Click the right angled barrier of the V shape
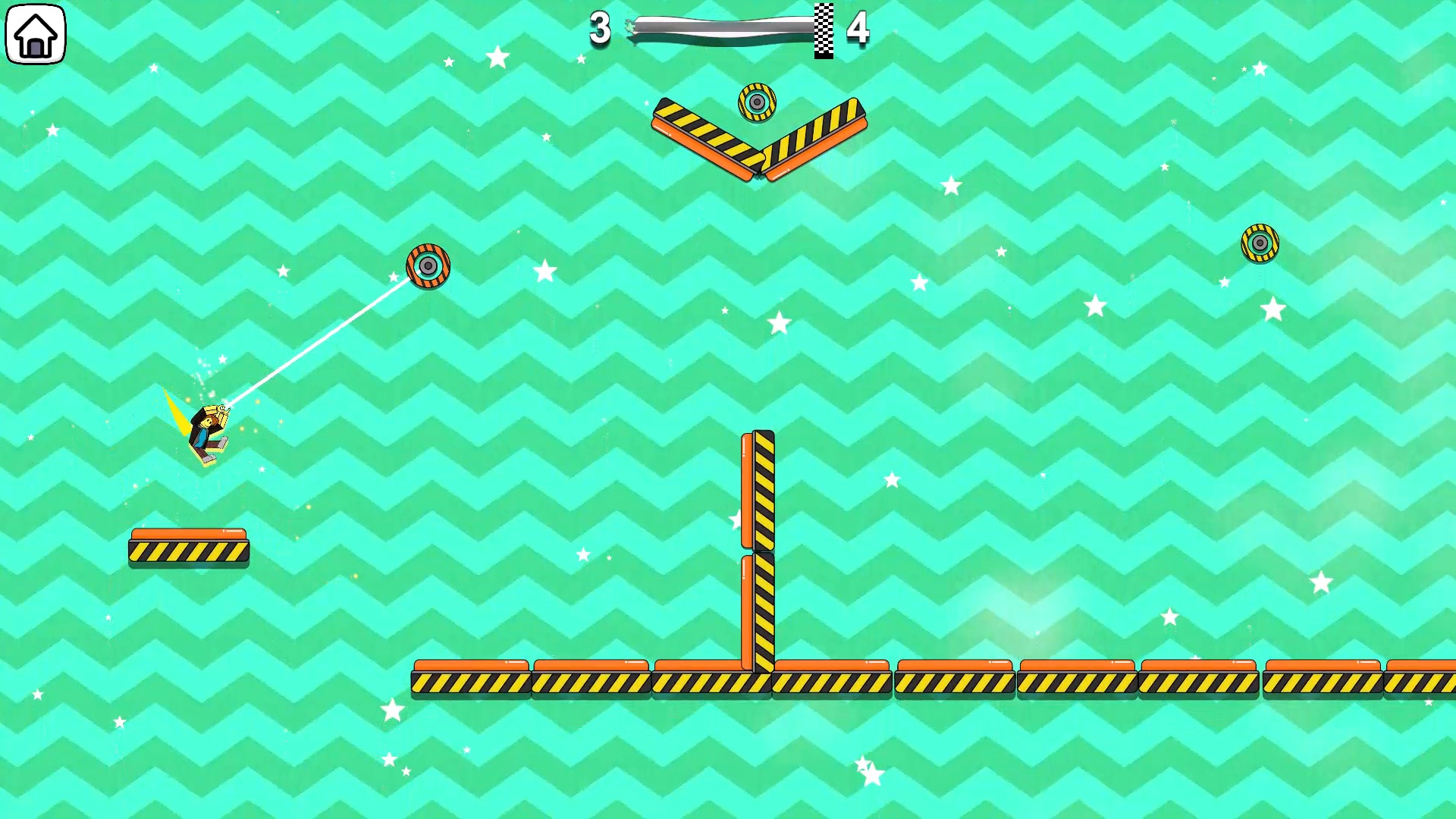Screen dimensions: 1456x819 815,140
